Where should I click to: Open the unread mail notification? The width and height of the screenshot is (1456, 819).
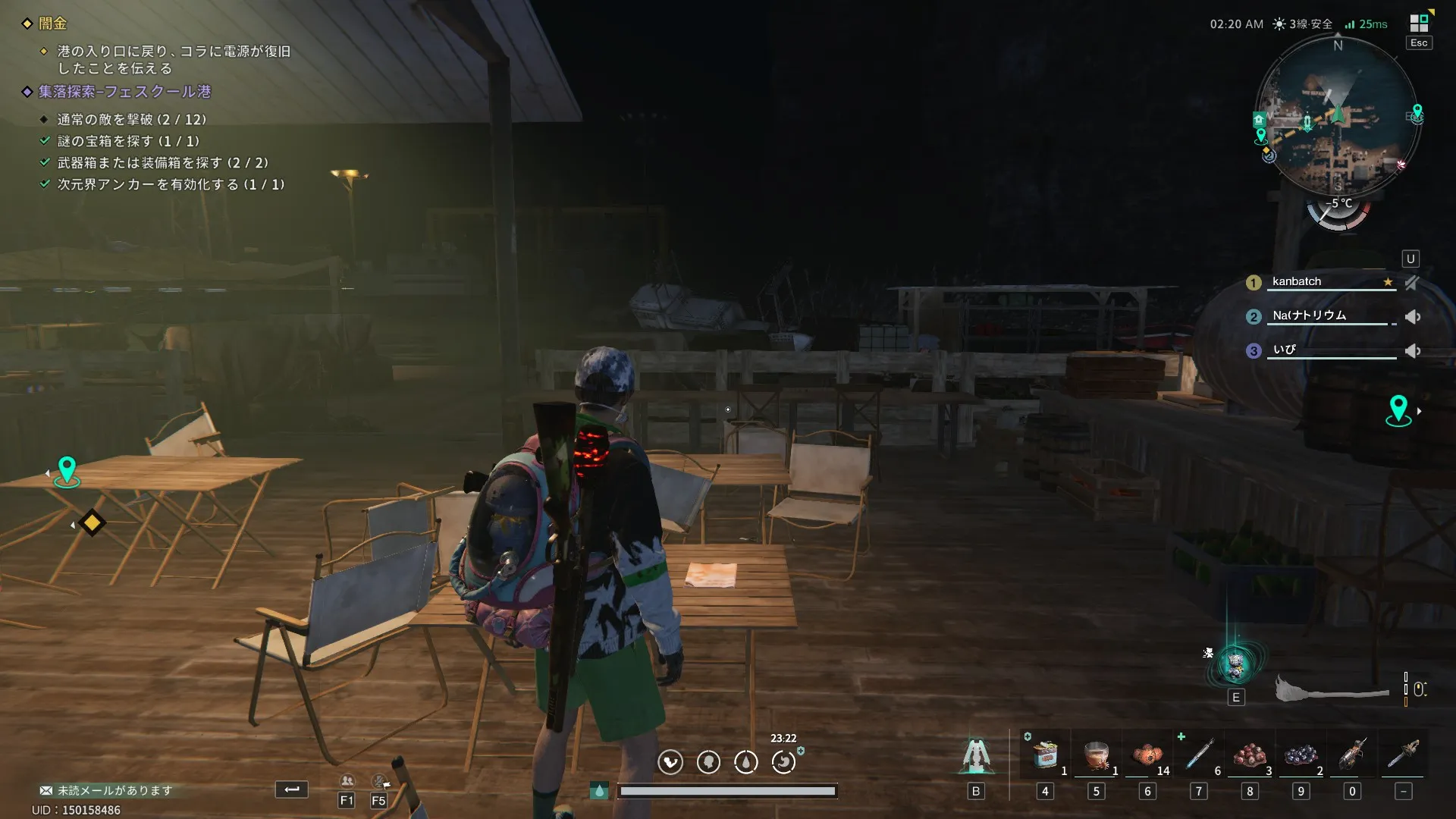pyautogui.click(x=106, y=790)
